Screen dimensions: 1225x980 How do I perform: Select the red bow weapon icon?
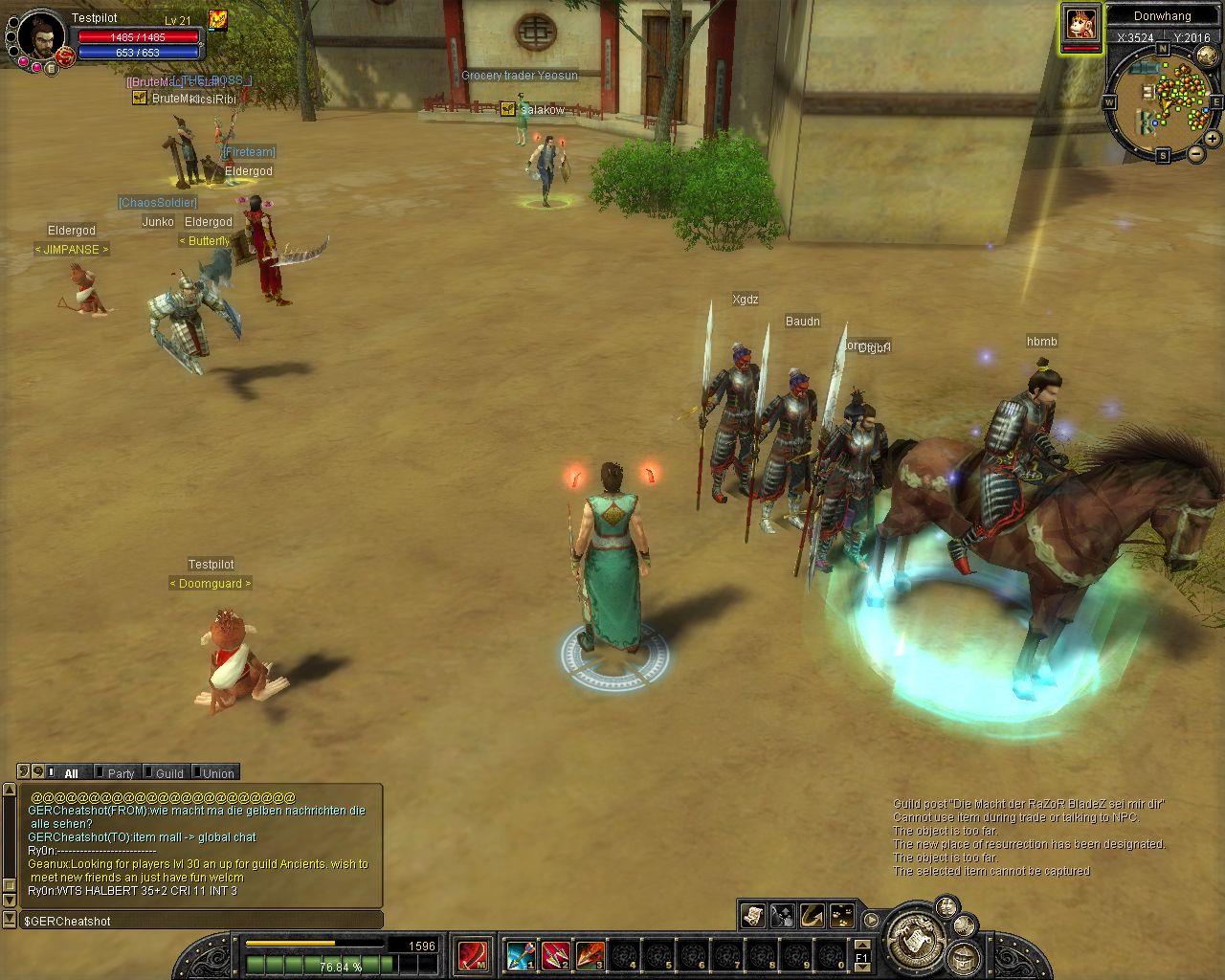(472, 954)
